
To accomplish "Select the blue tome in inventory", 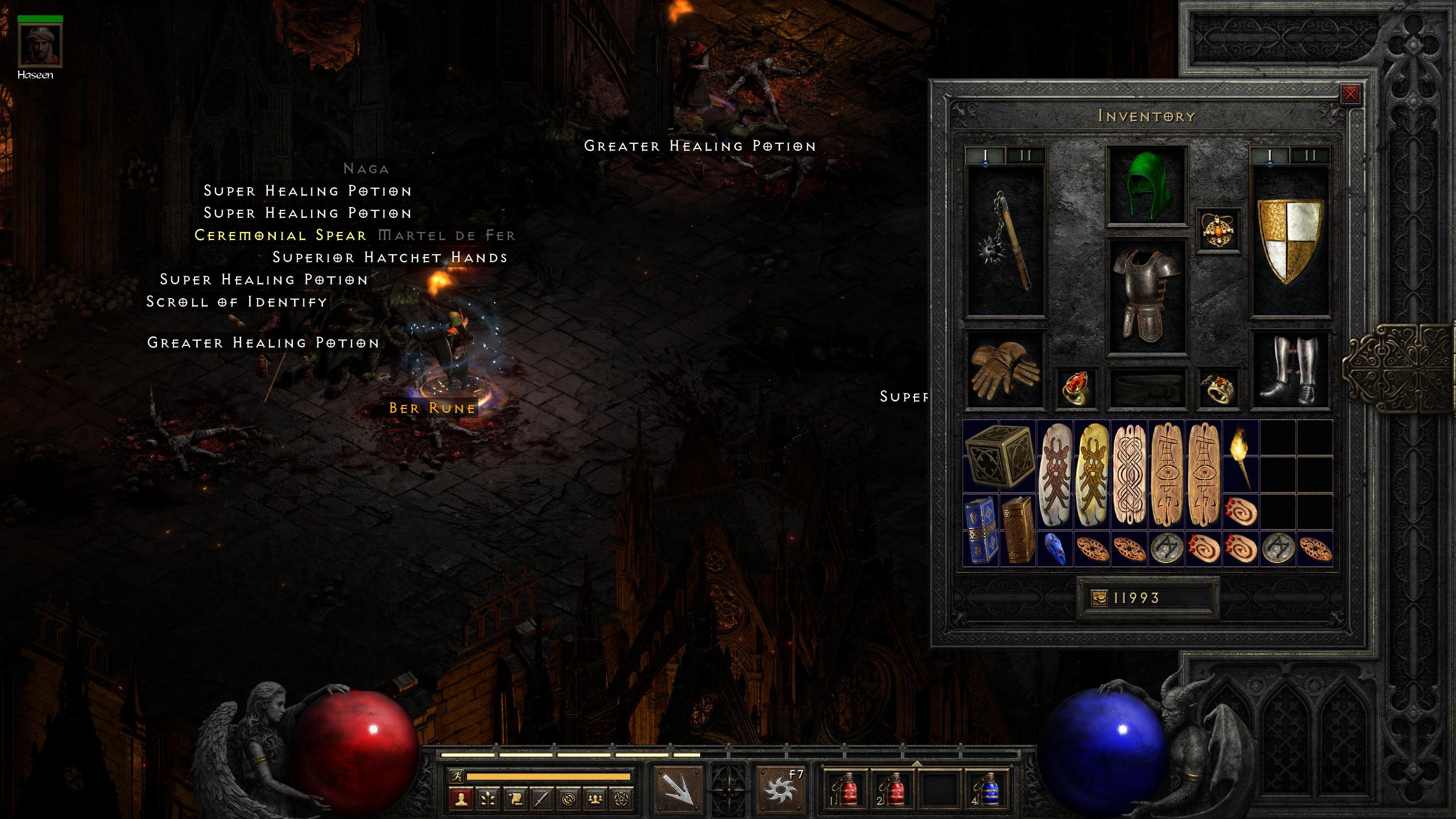I will point(980,530).
